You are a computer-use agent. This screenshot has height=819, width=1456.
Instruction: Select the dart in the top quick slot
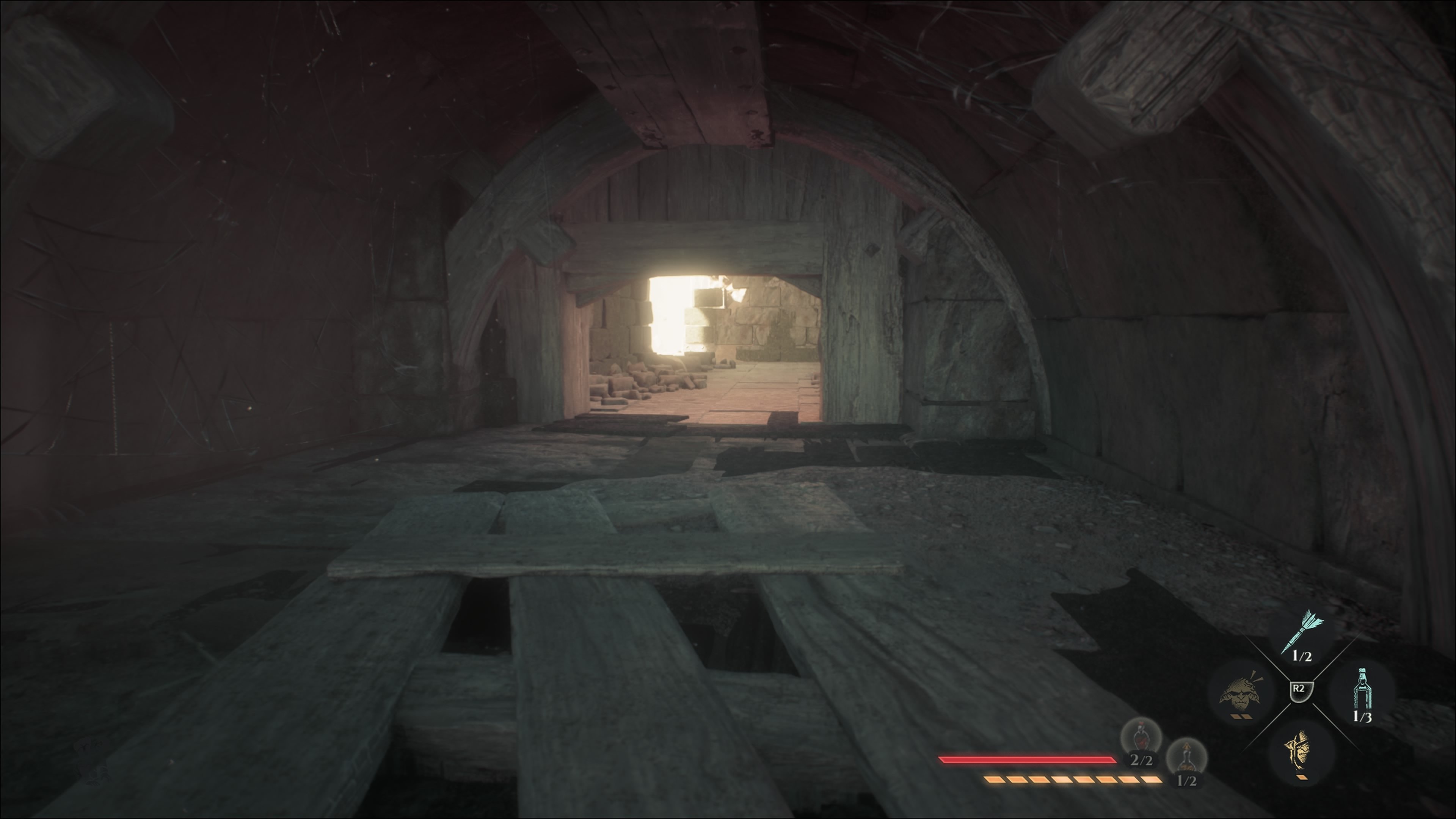pos(1304,629)
